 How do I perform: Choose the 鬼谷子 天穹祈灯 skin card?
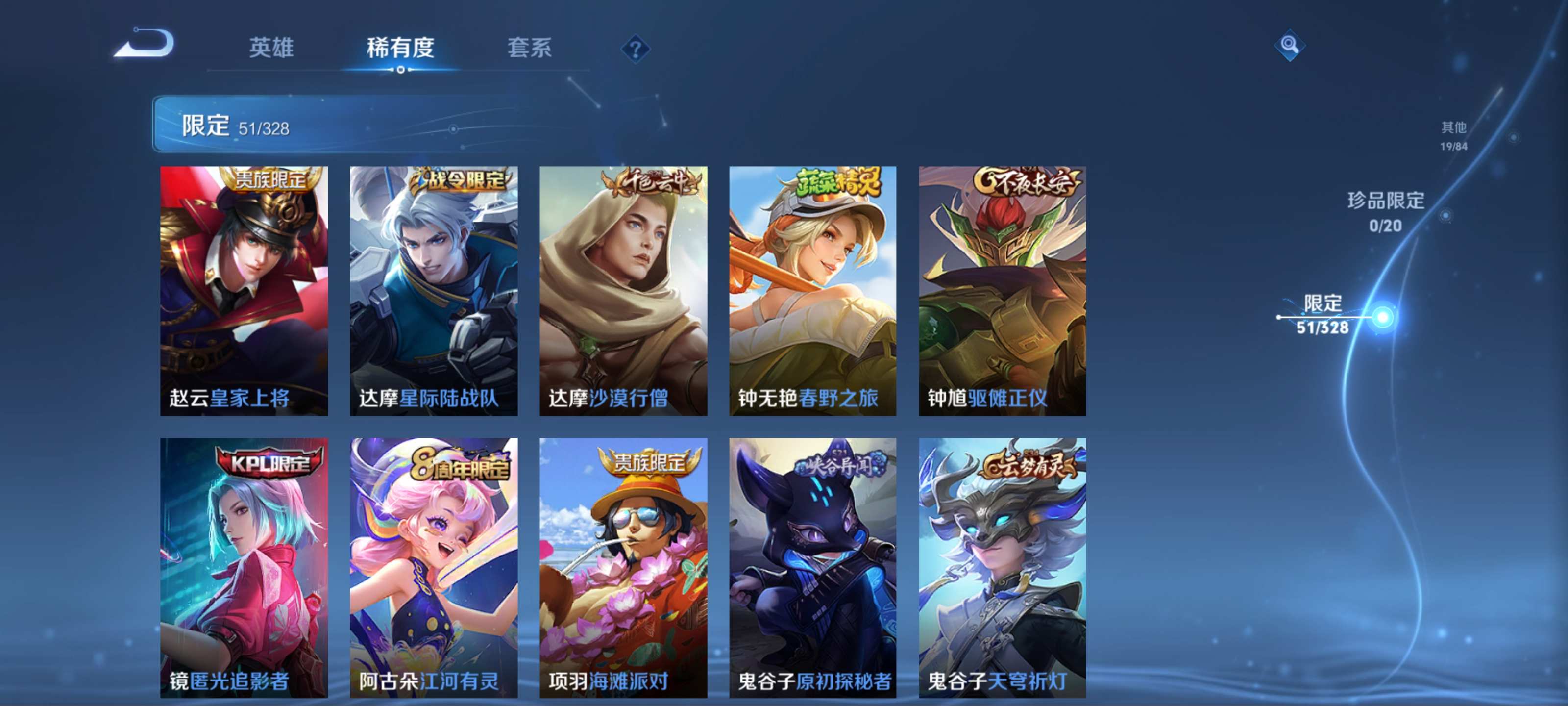point(1002,567)
